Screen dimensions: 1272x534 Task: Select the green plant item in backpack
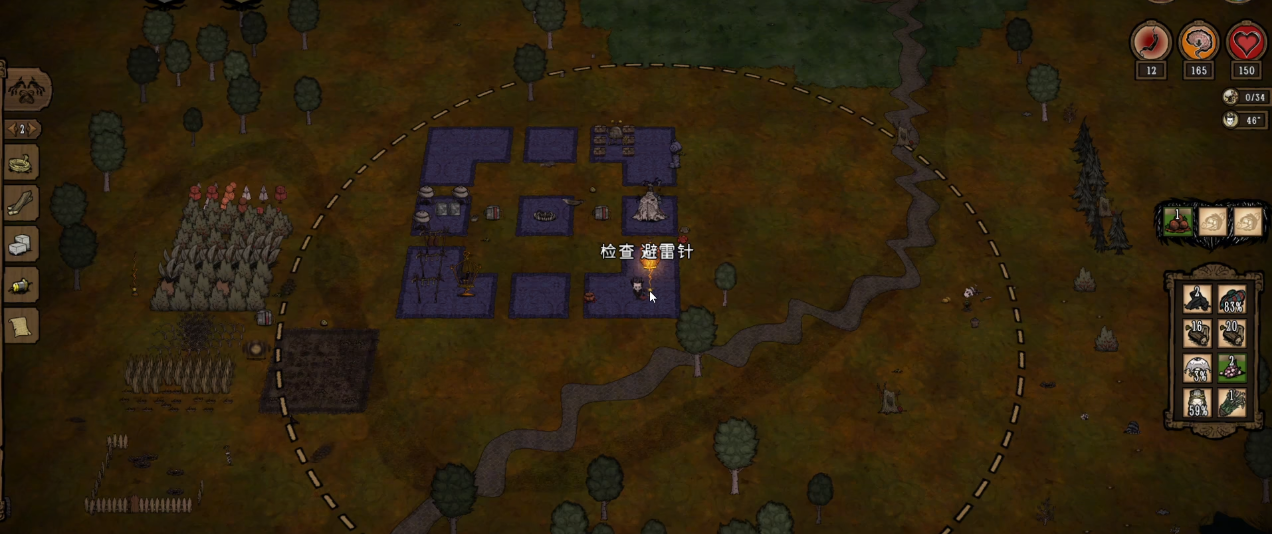1232,403
